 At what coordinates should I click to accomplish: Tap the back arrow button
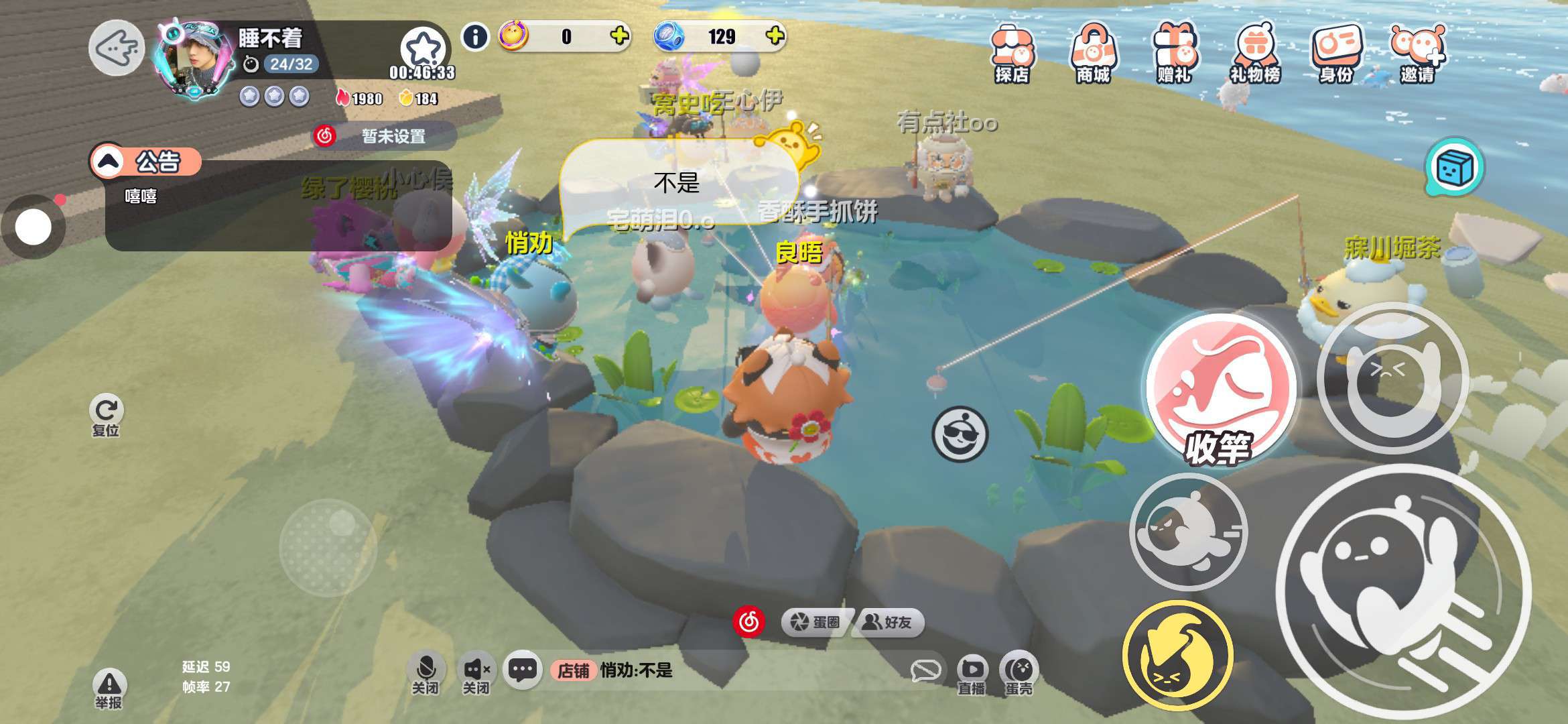pos(117,48)
